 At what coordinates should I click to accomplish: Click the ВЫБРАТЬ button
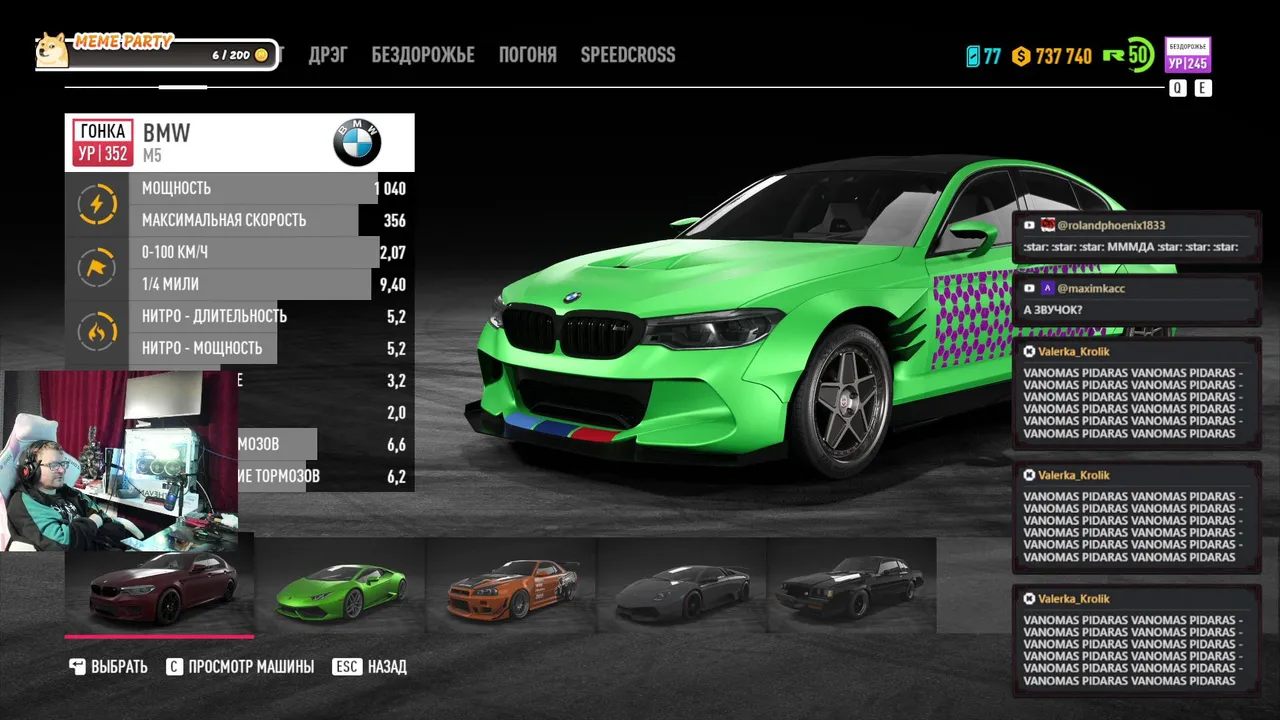tap(109, 667)
